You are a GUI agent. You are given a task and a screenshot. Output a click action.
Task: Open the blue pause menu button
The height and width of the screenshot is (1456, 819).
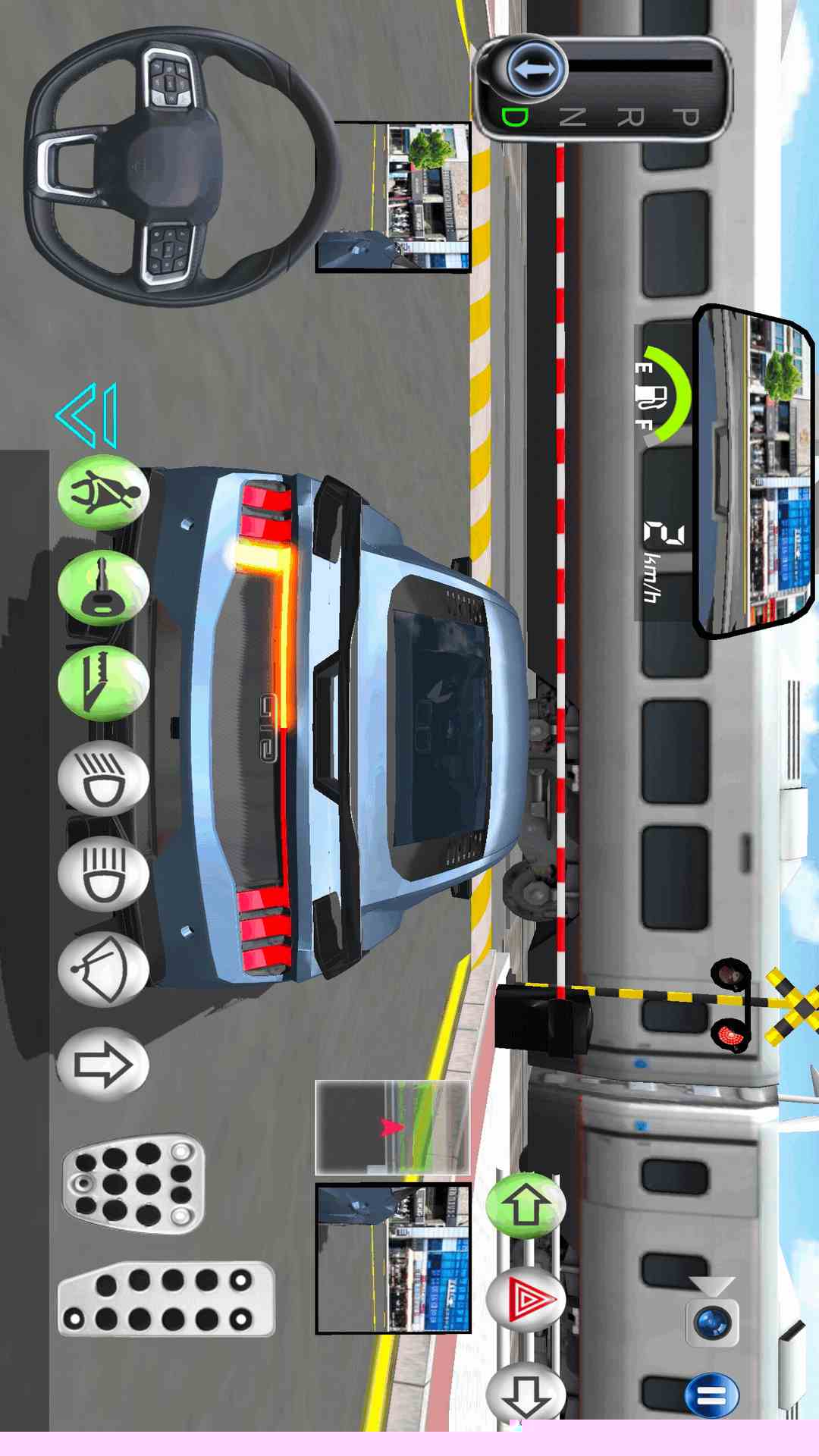pos(711,1395)
